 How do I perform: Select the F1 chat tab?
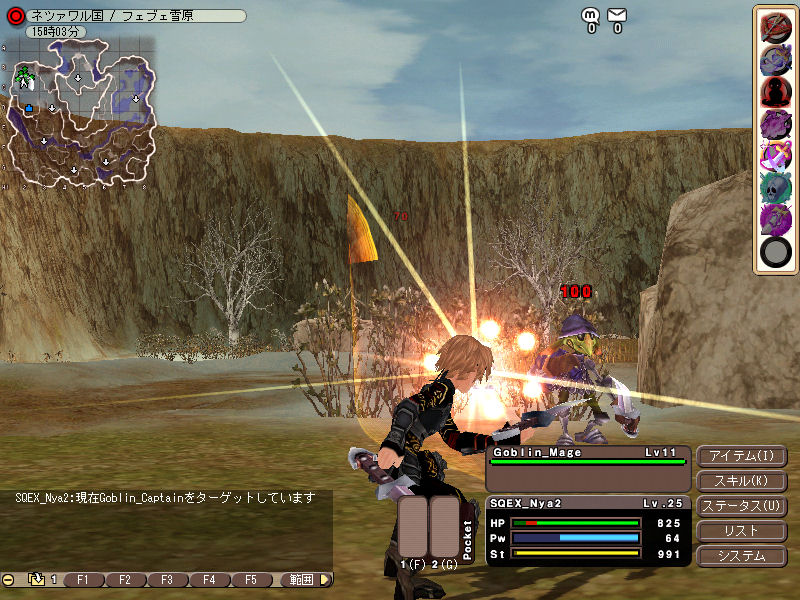(x=83, y=579)
